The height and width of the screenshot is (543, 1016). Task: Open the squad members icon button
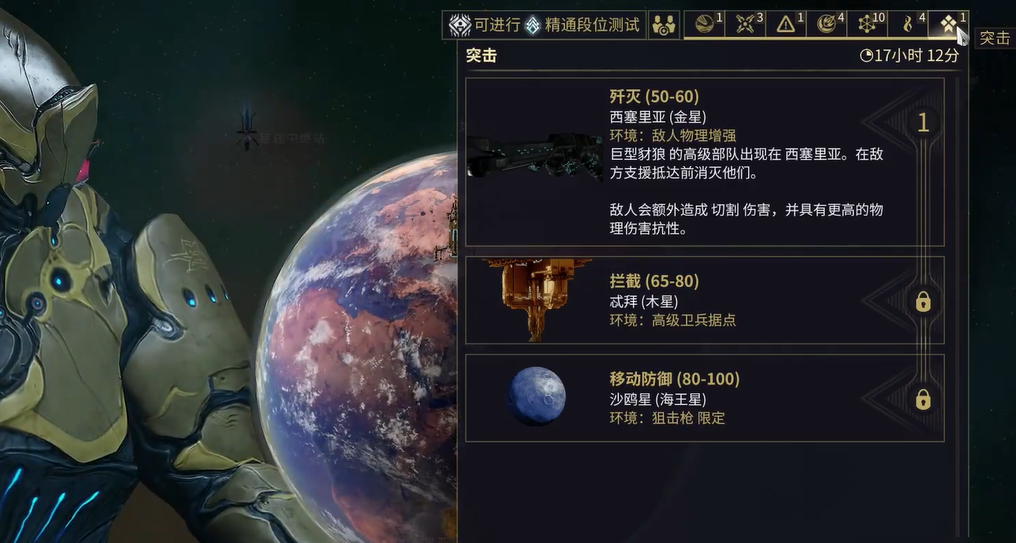tap(663, 25)
